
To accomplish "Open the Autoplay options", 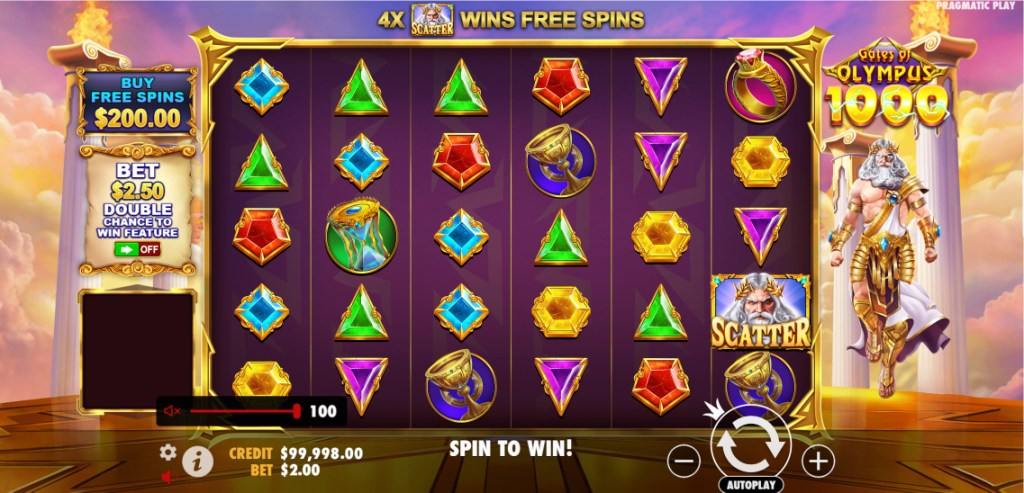I will [x=750, y=485].
